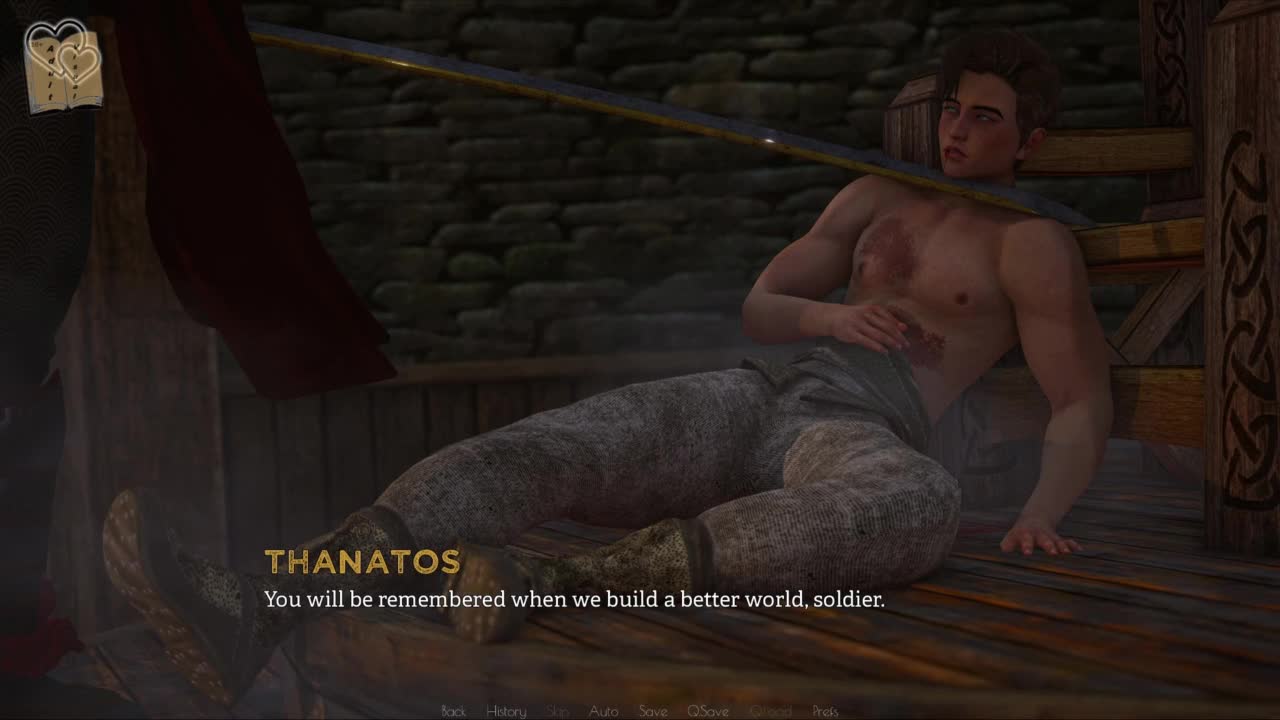Toggle Auto-advance mode
The height and width of the screenshot is (720, 1280).
coord(603,711)
